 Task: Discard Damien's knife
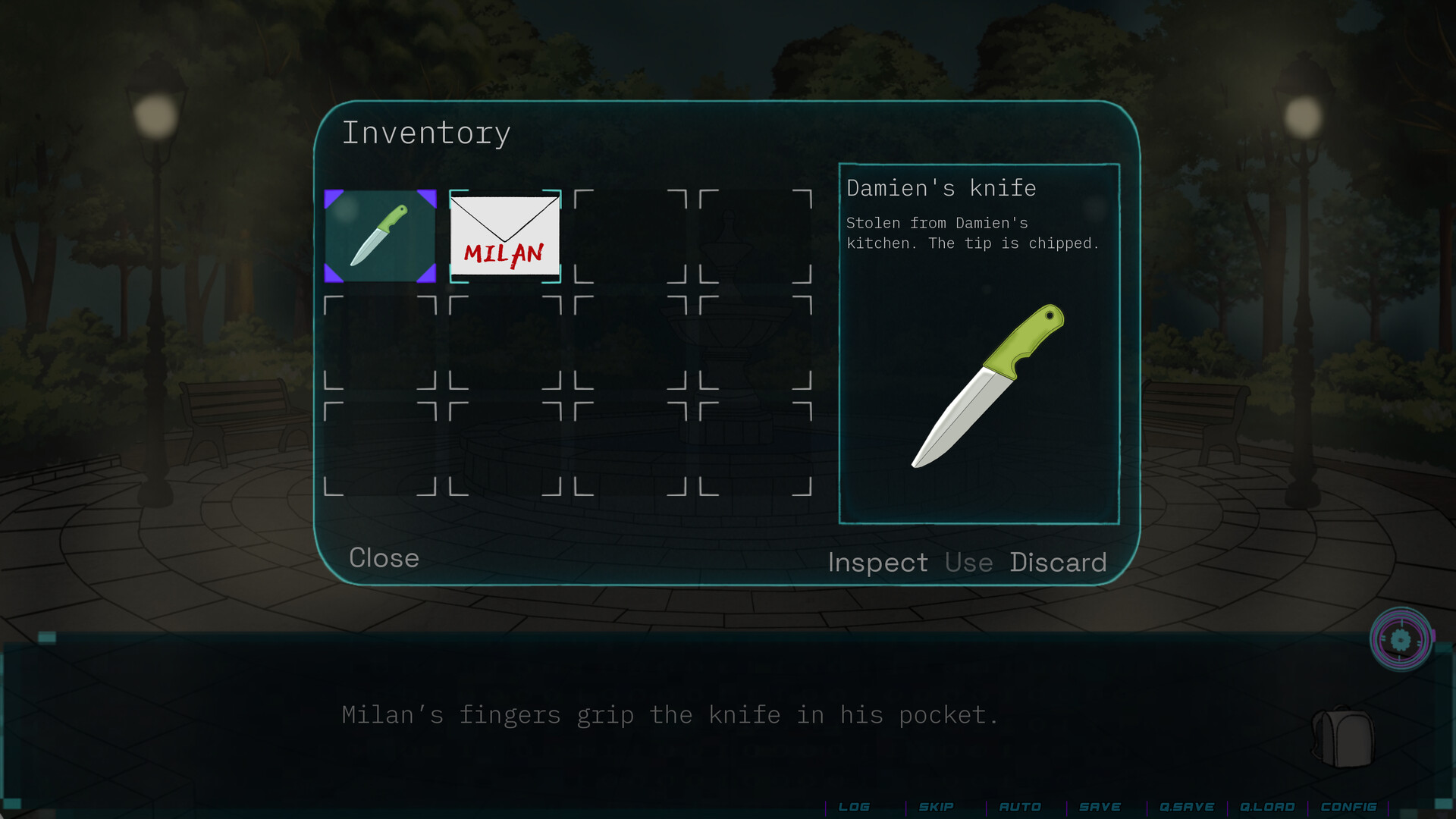click(1059, 563)
